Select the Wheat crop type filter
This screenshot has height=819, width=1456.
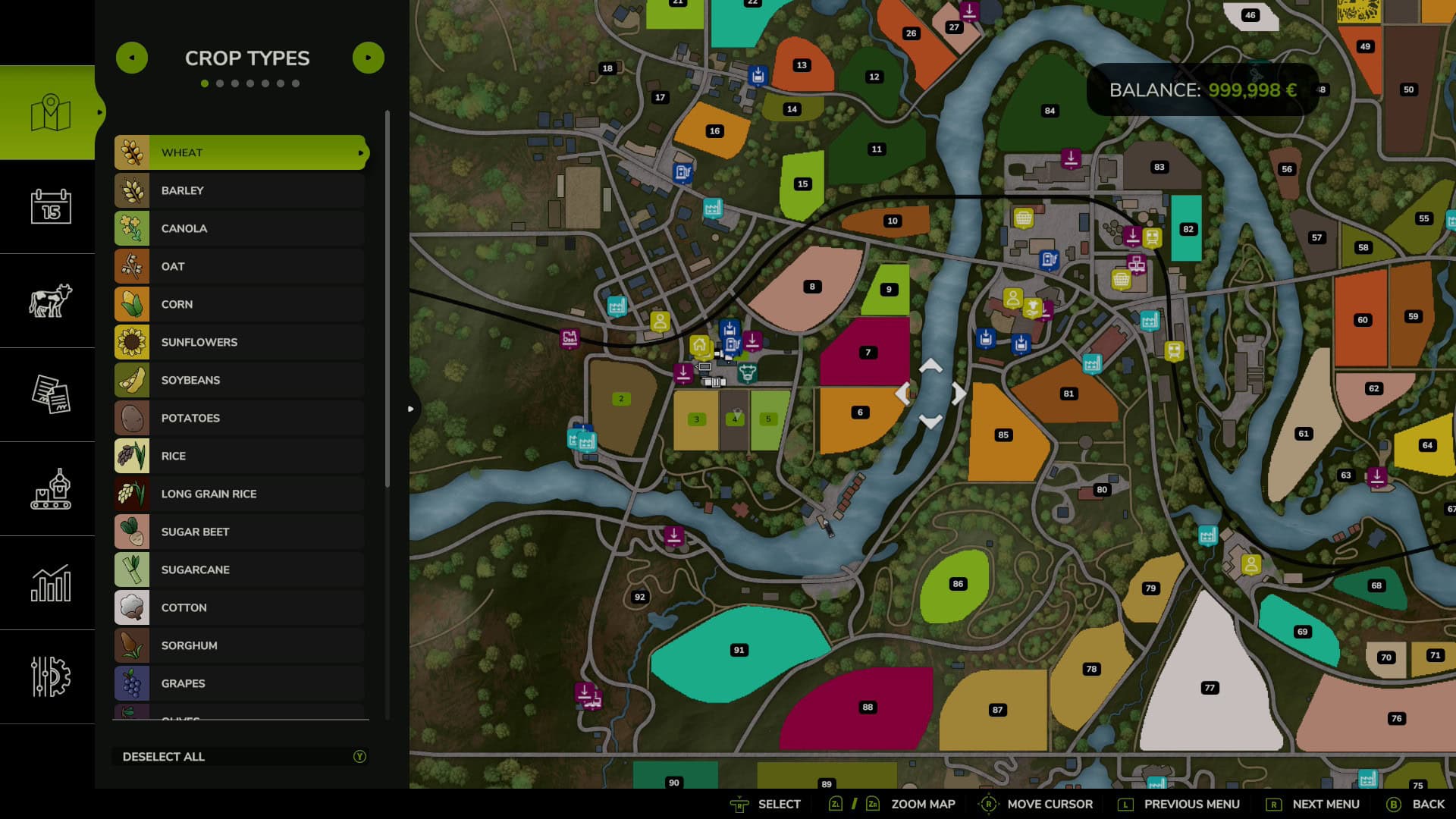click(240, 152)
